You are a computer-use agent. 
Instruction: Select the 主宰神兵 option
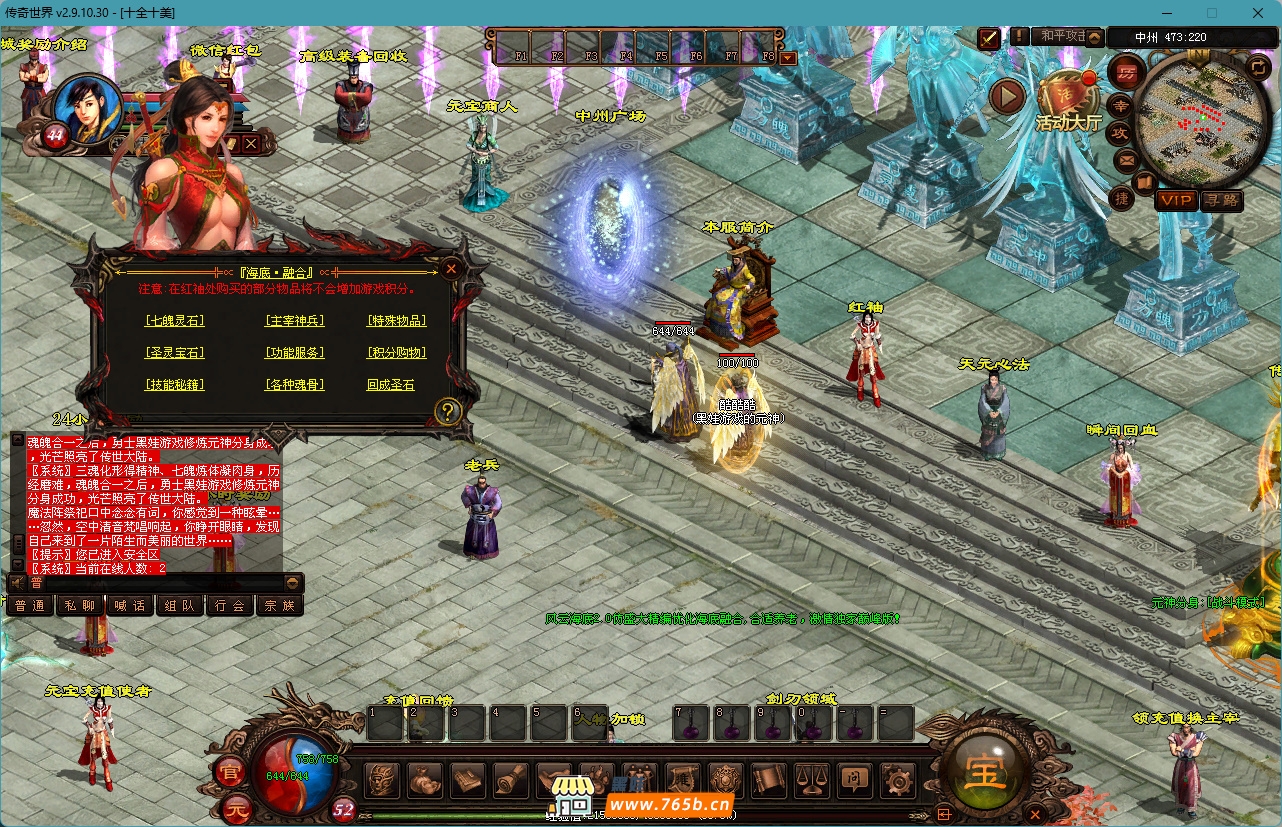[294, 321]
